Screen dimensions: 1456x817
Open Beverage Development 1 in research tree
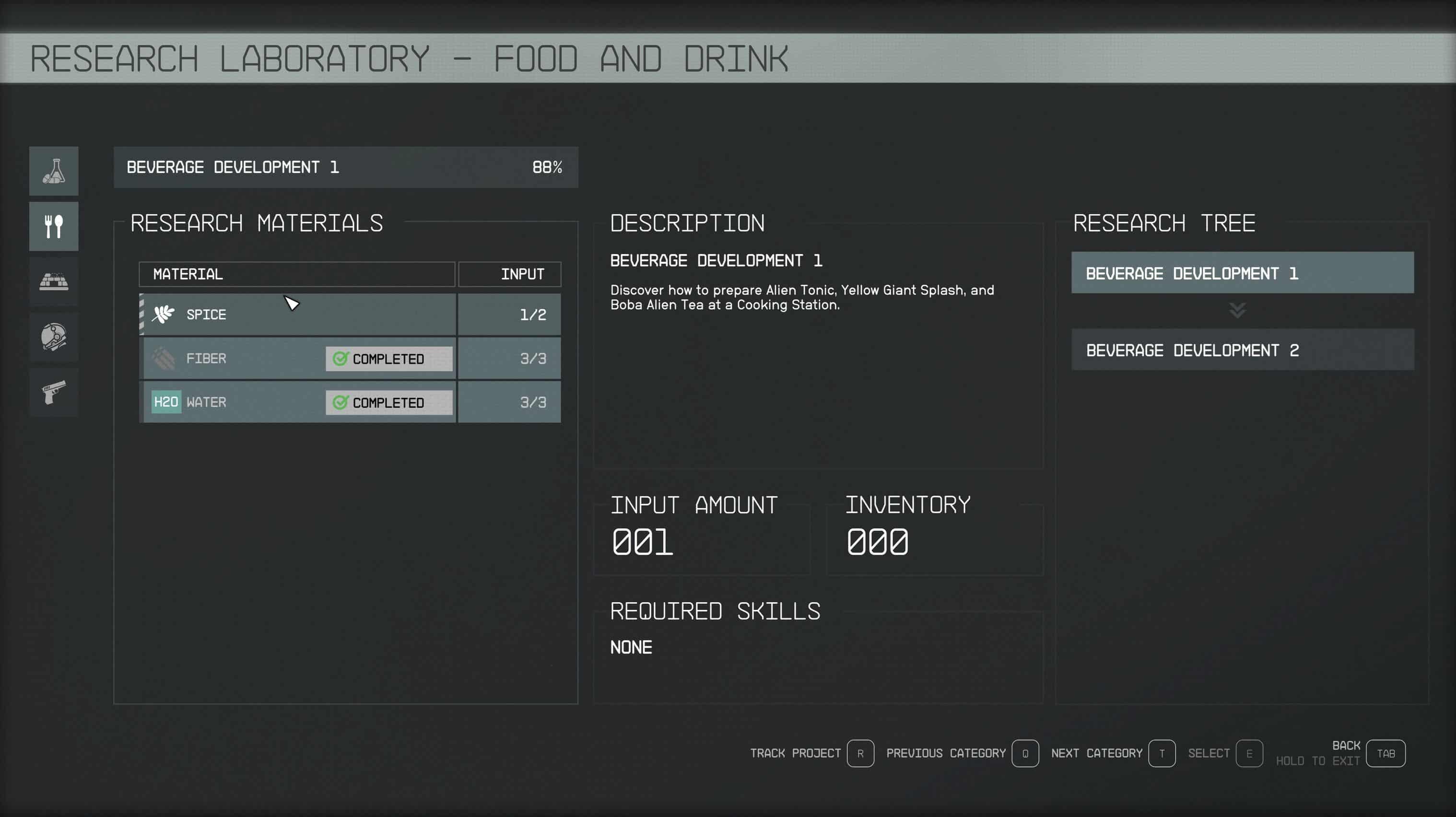tap(1242, 273)
